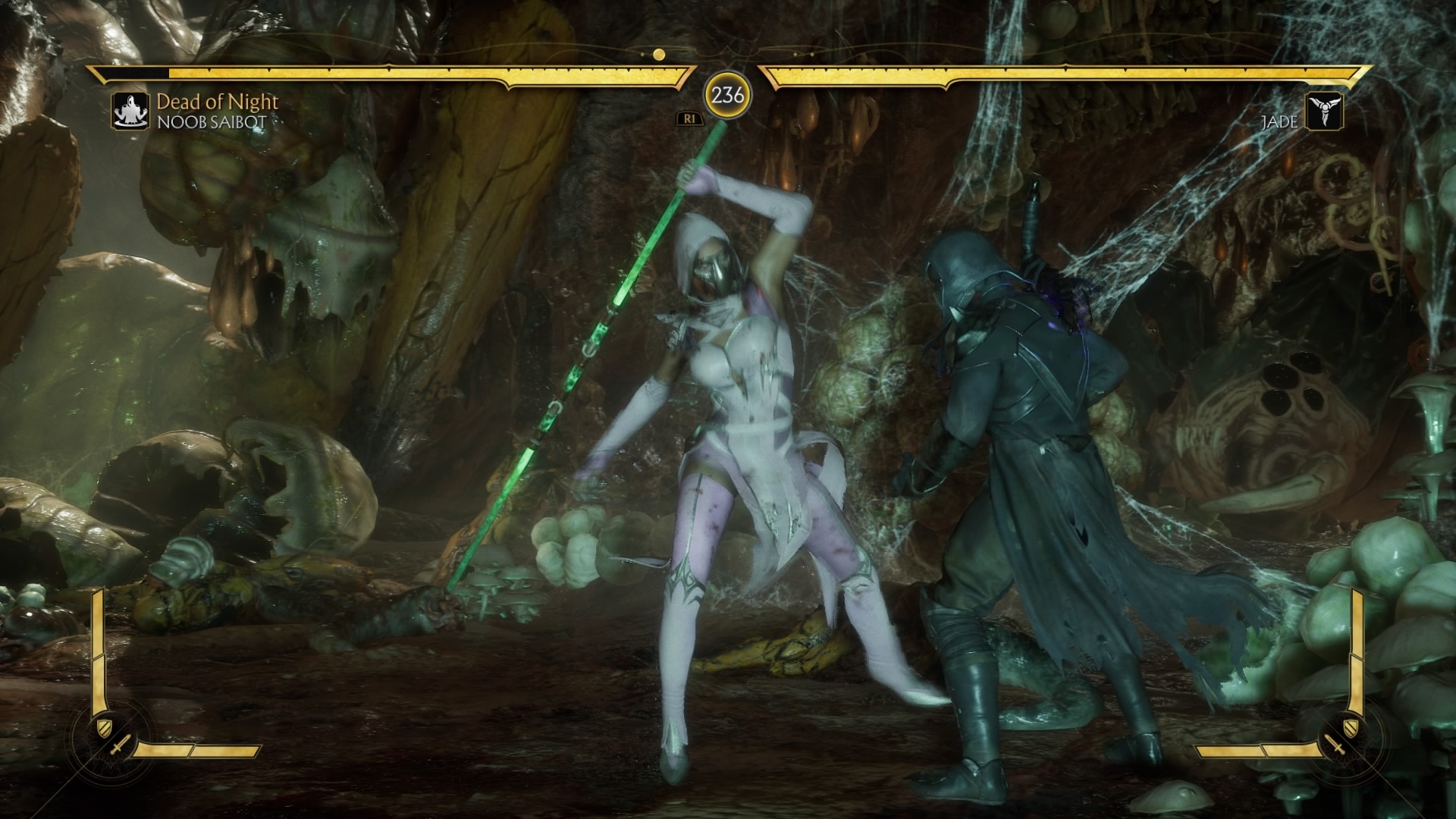The width and height of the screenshot is (1456, 819).
Task: Click Noob Saibot's Dead of Night variation icon
Action: pos(131,111)
